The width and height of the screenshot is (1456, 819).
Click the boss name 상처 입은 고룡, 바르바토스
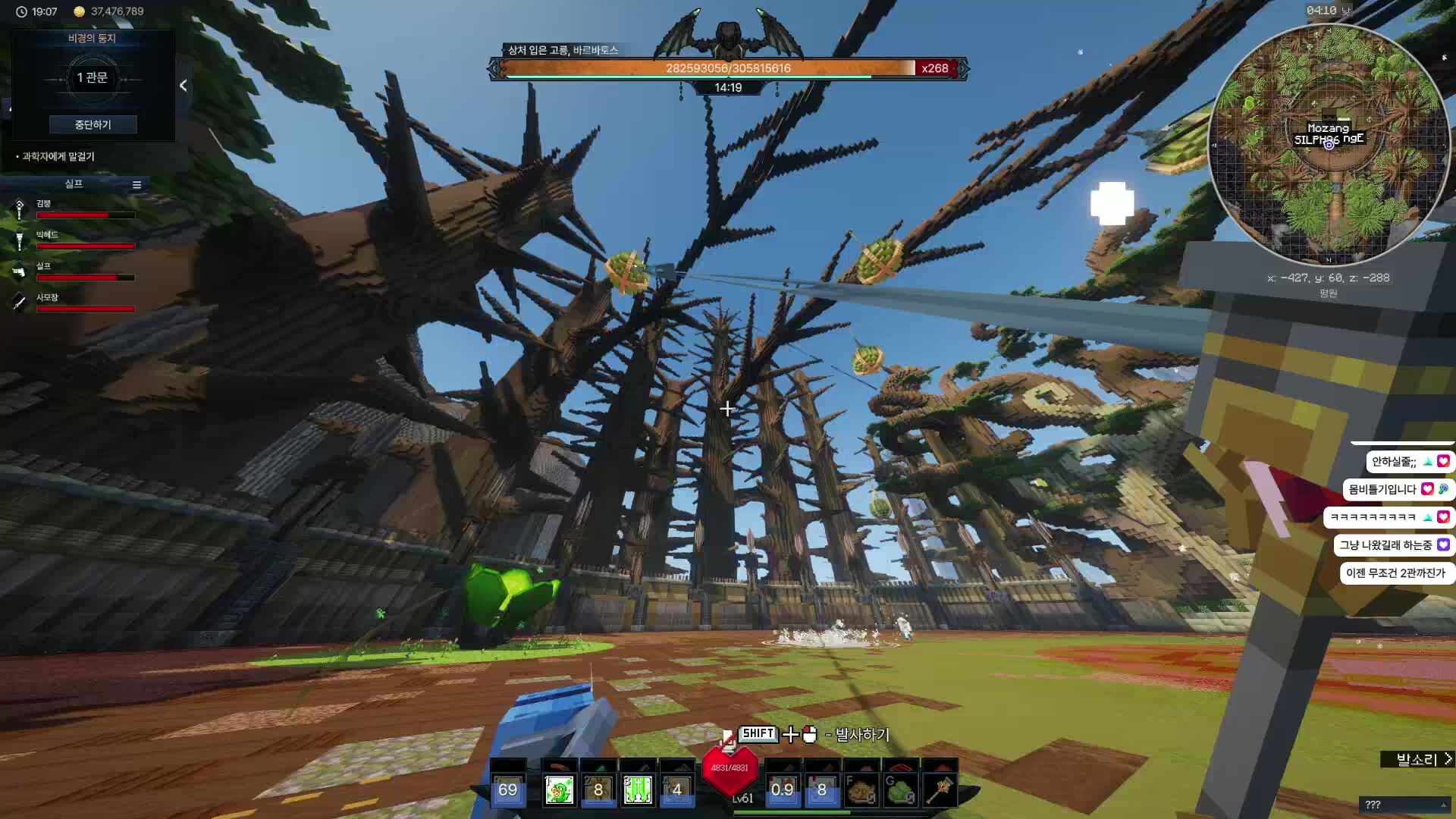pyautogui.click(x=563, y=50)
